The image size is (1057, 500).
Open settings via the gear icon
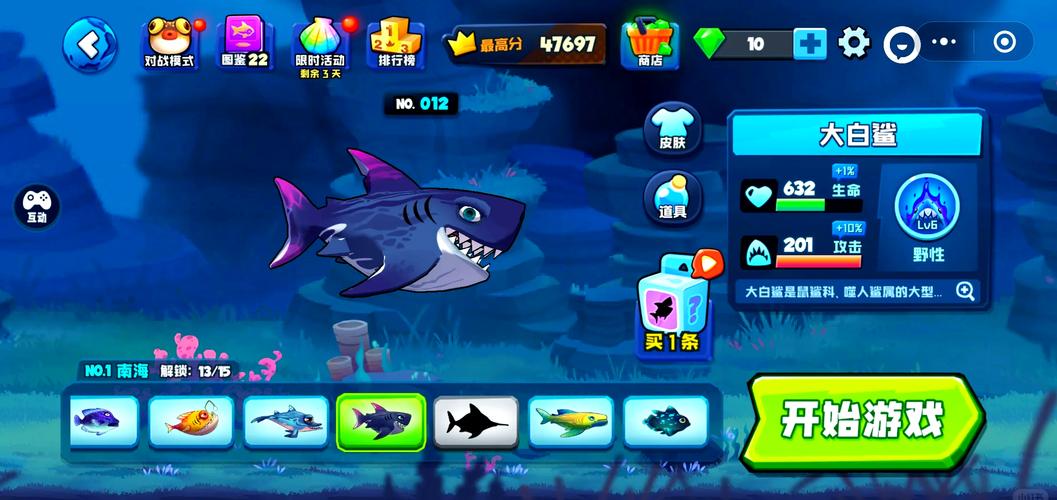854,43
